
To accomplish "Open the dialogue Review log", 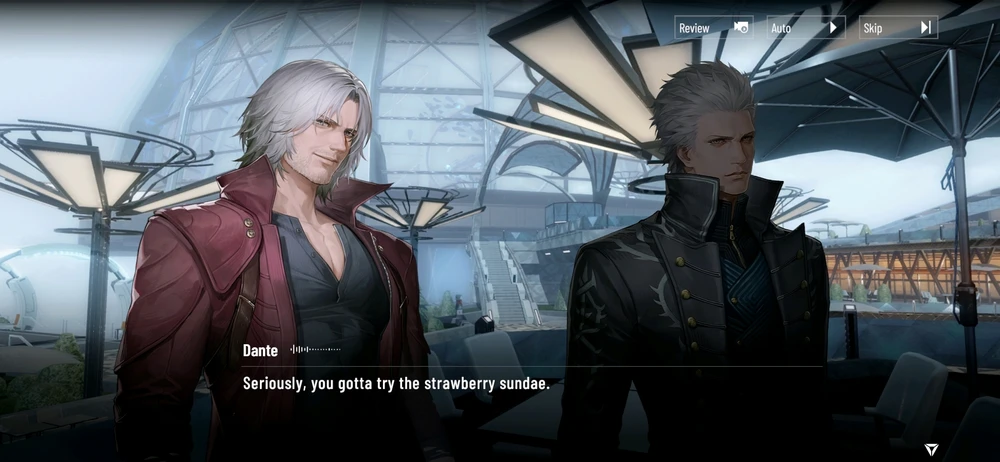I will click(713, 28).
